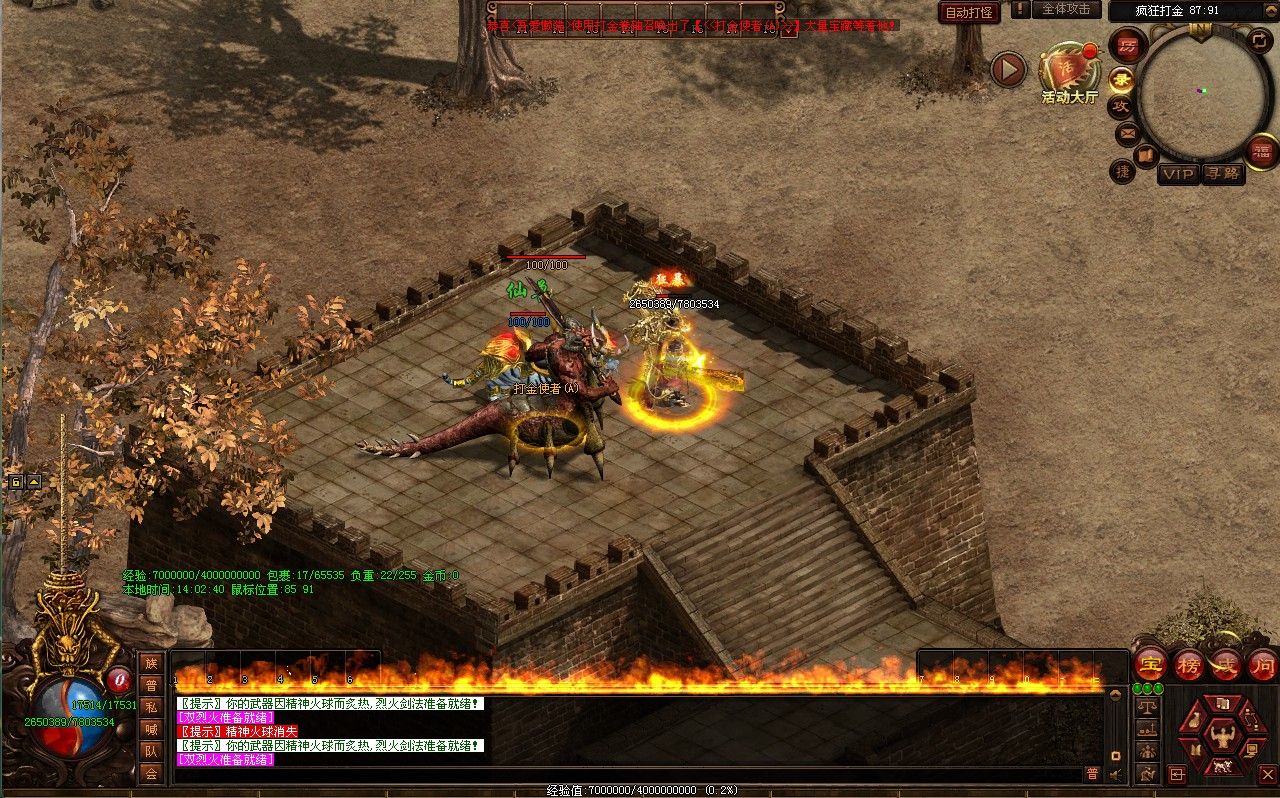Choose the 队 team chat channel
The height and width of the screenshot is (798, 1280).
pyautogui.click(x=151, y=750)
